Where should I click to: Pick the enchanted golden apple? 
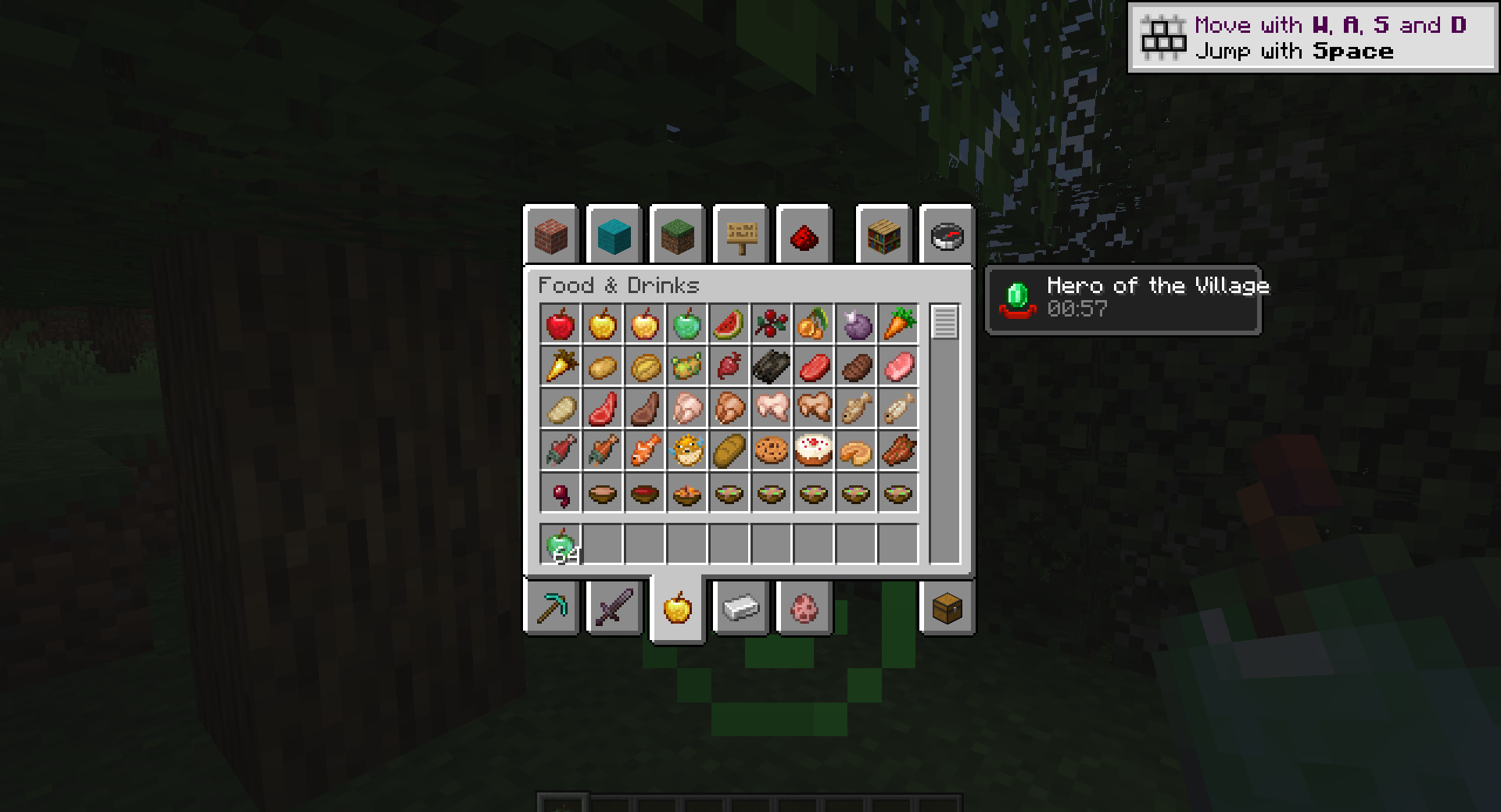coord(644,325)
